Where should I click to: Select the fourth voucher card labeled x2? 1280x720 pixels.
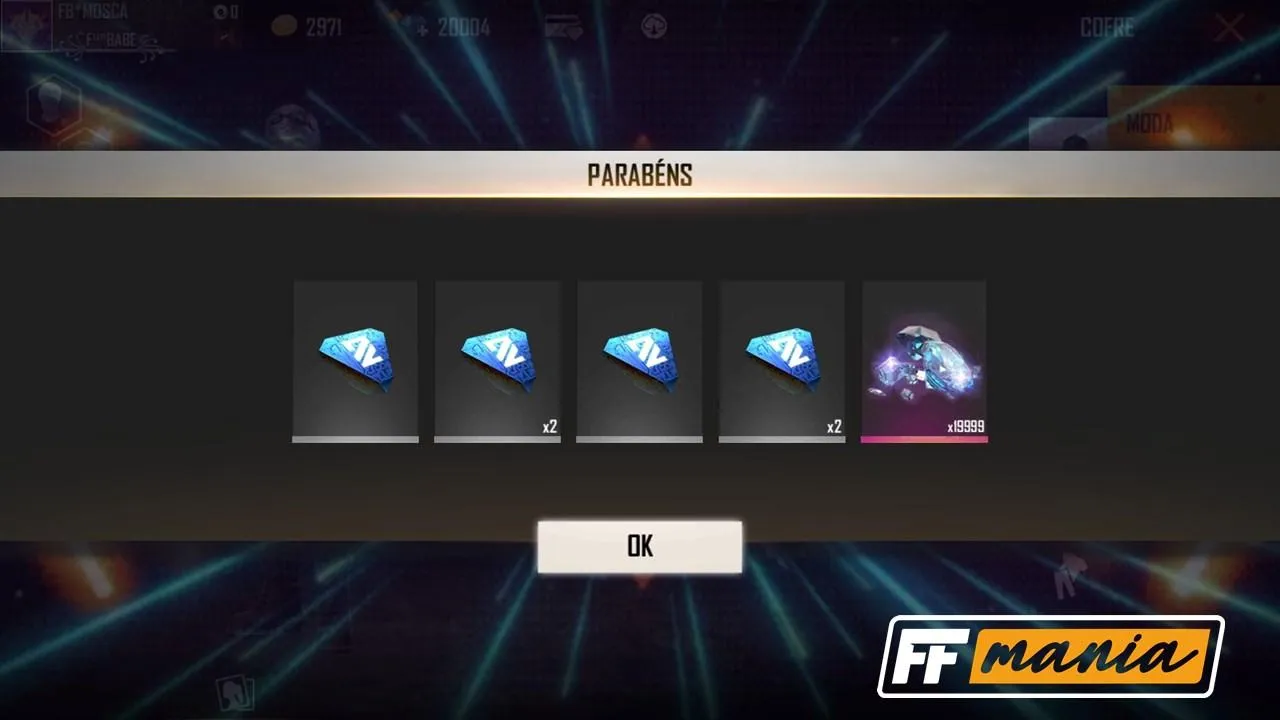(x=781, y=360)
